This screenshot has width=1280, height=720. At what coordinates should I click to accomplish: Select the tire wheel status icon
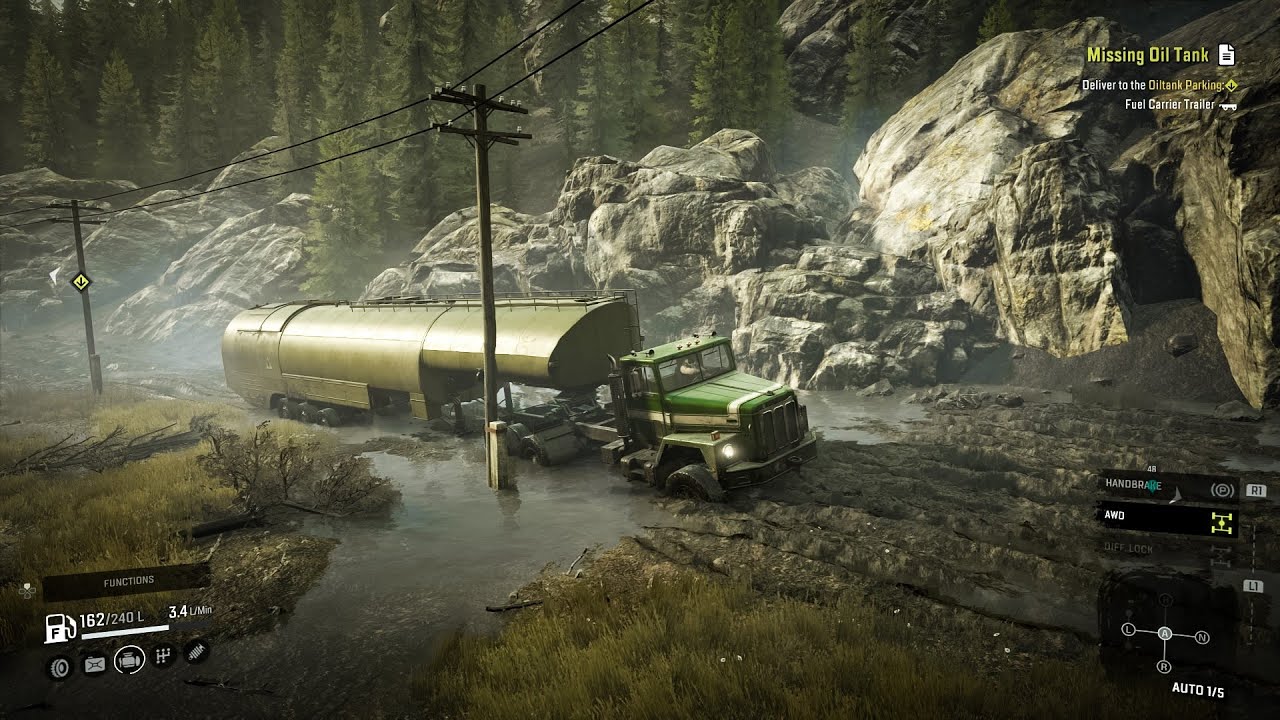(x=60, y=664)
